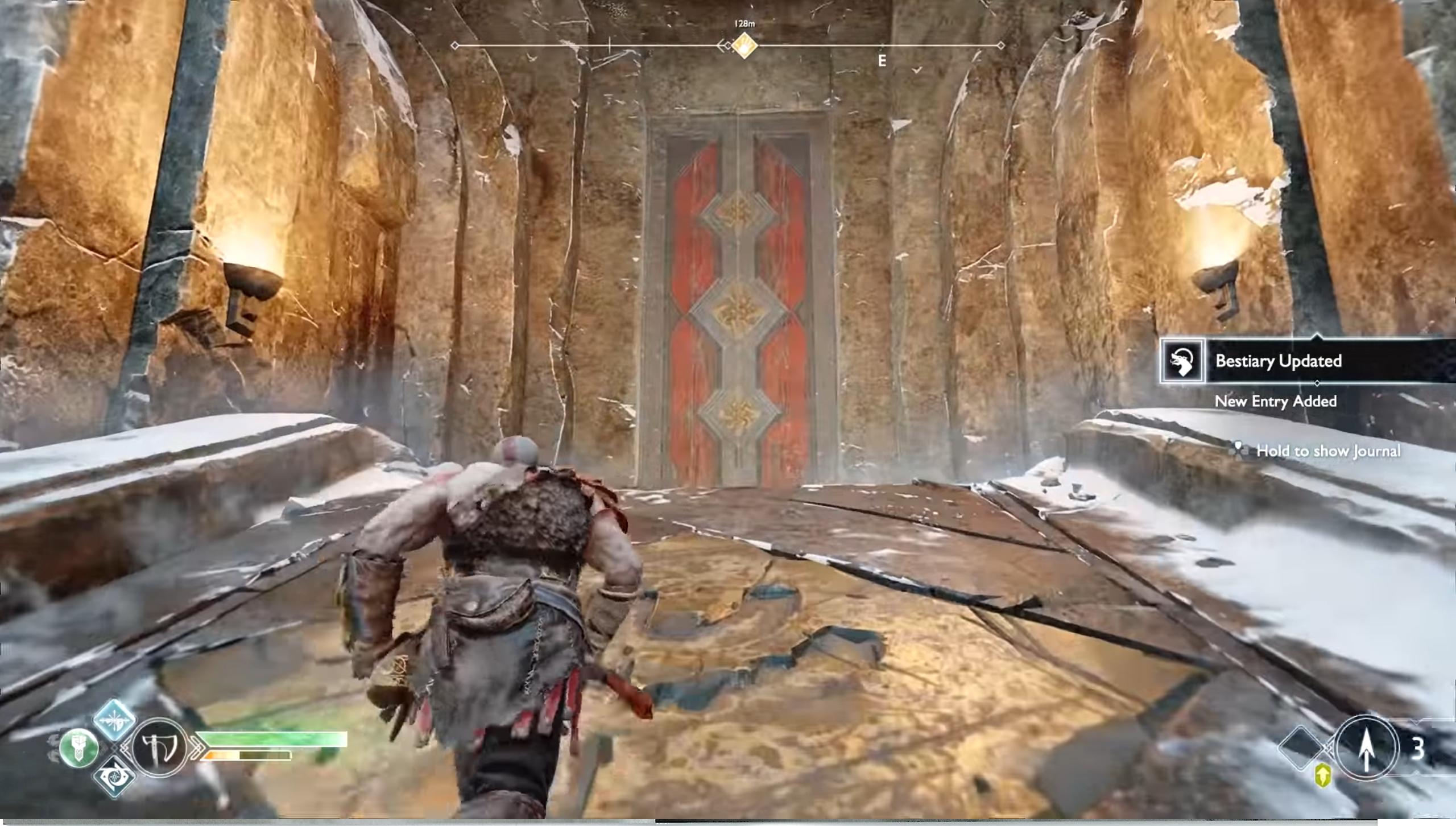Click the green status effect buff icon
The image size is (1456, 826).
(x=80, y=749)
